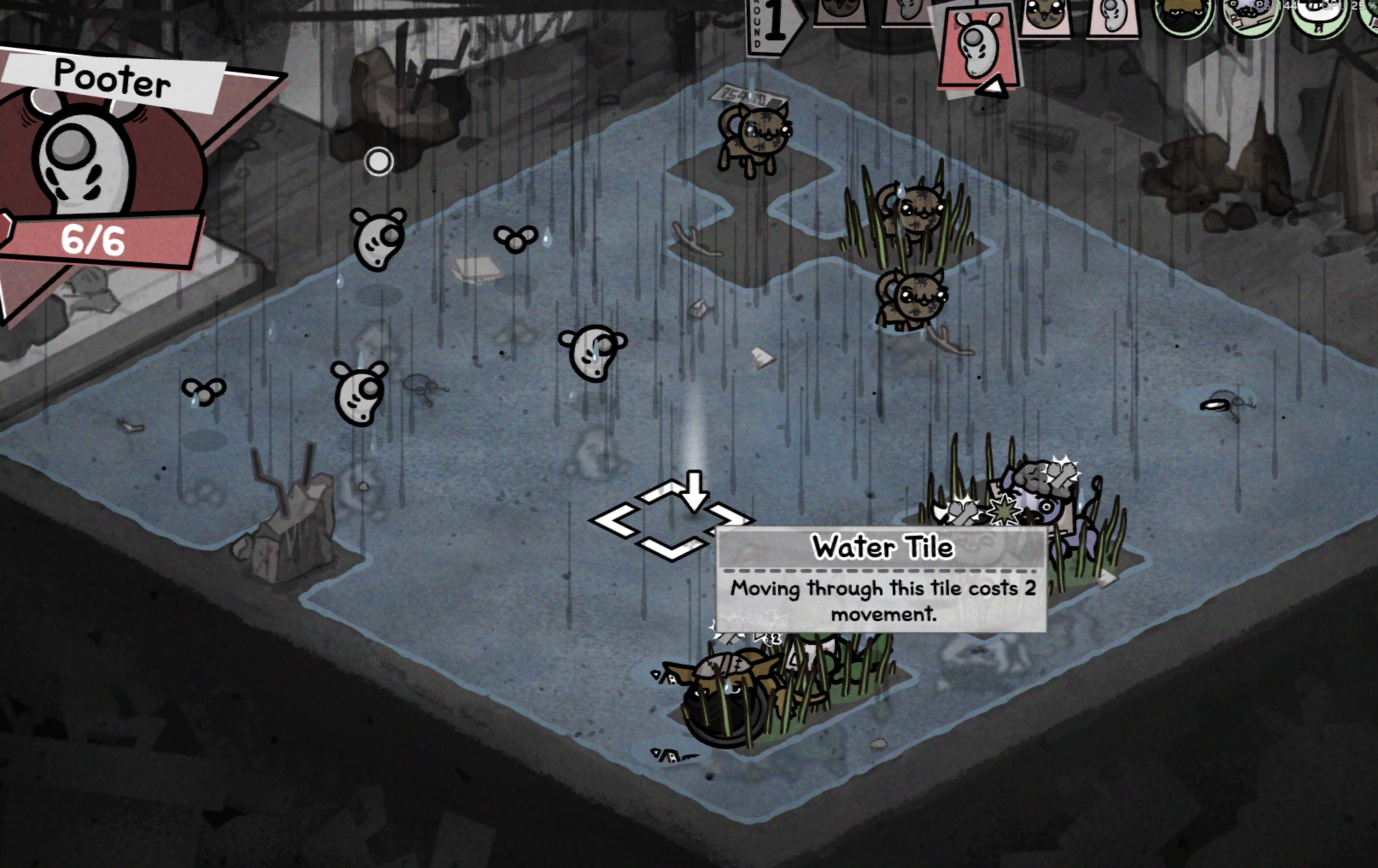Pick the greyed-out cat turn order card
Screen dimensions: 1378x868
(x=838, y=12)
